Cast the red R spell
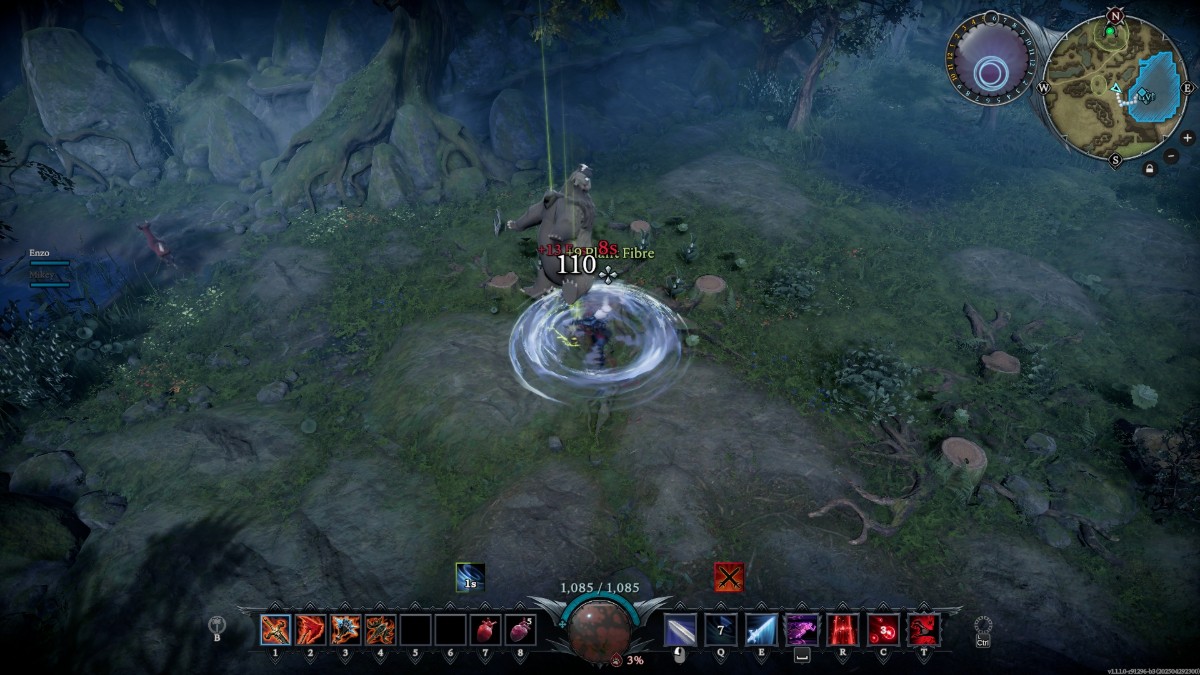The width and height of the screenshot is (1200, 675). [x=842, y=630]
